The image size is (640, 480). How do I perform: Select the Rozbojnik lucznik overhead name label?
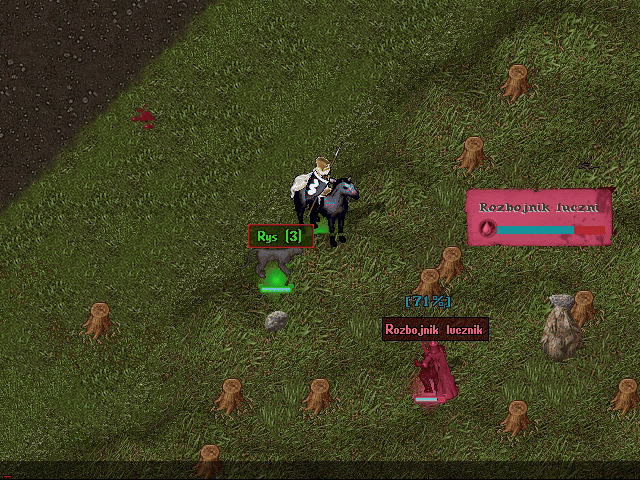pos(435,329)
